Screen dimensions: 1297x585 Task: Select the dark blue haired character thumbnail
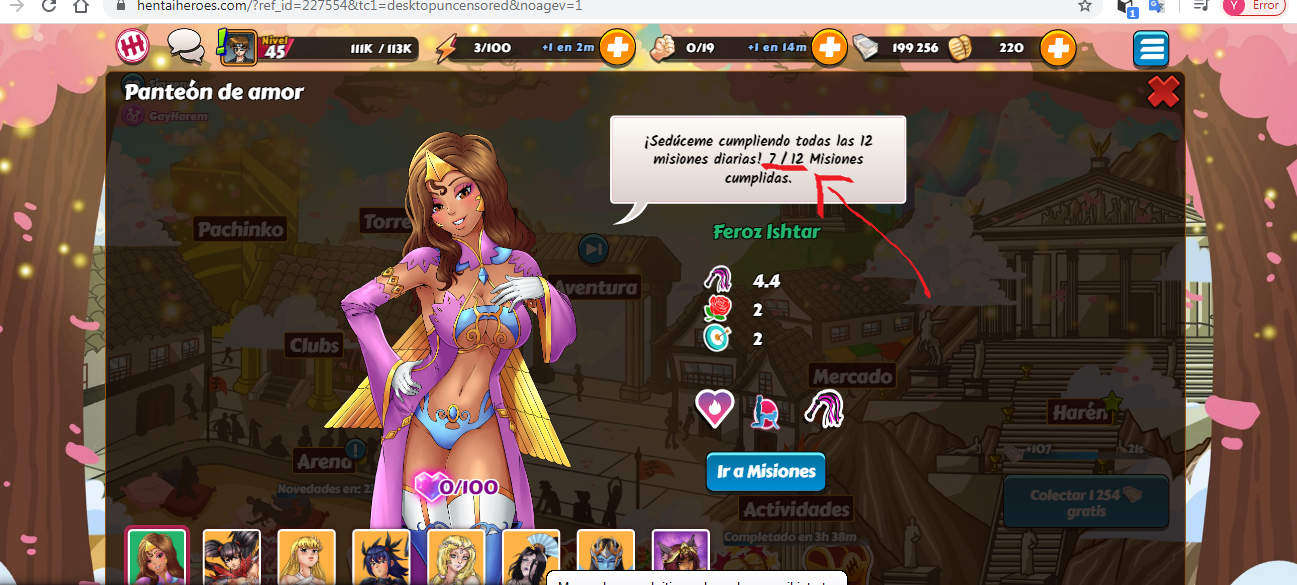[381, 558]
